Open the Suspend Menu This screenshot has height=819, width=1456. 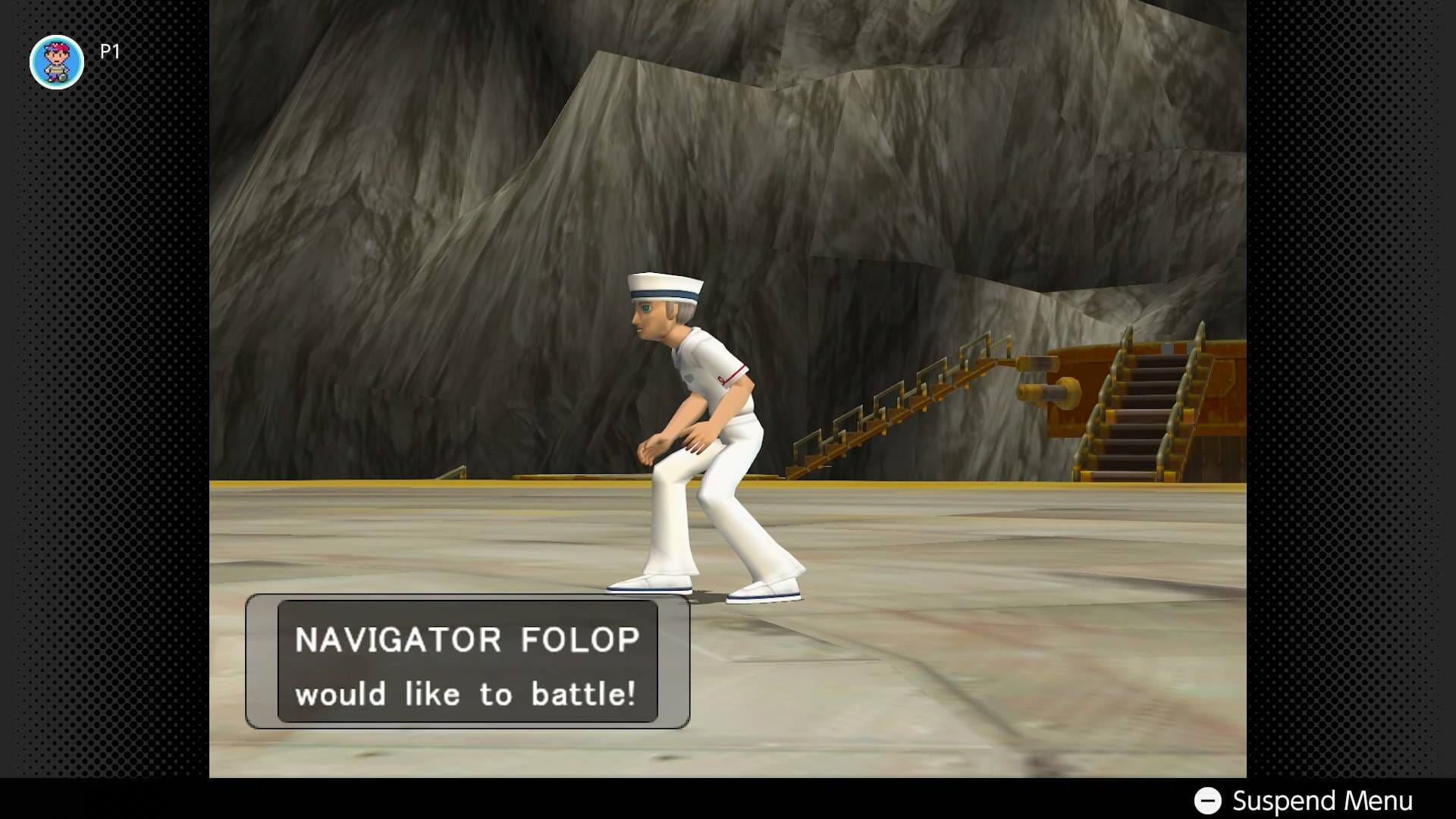tap(1304, 801)
